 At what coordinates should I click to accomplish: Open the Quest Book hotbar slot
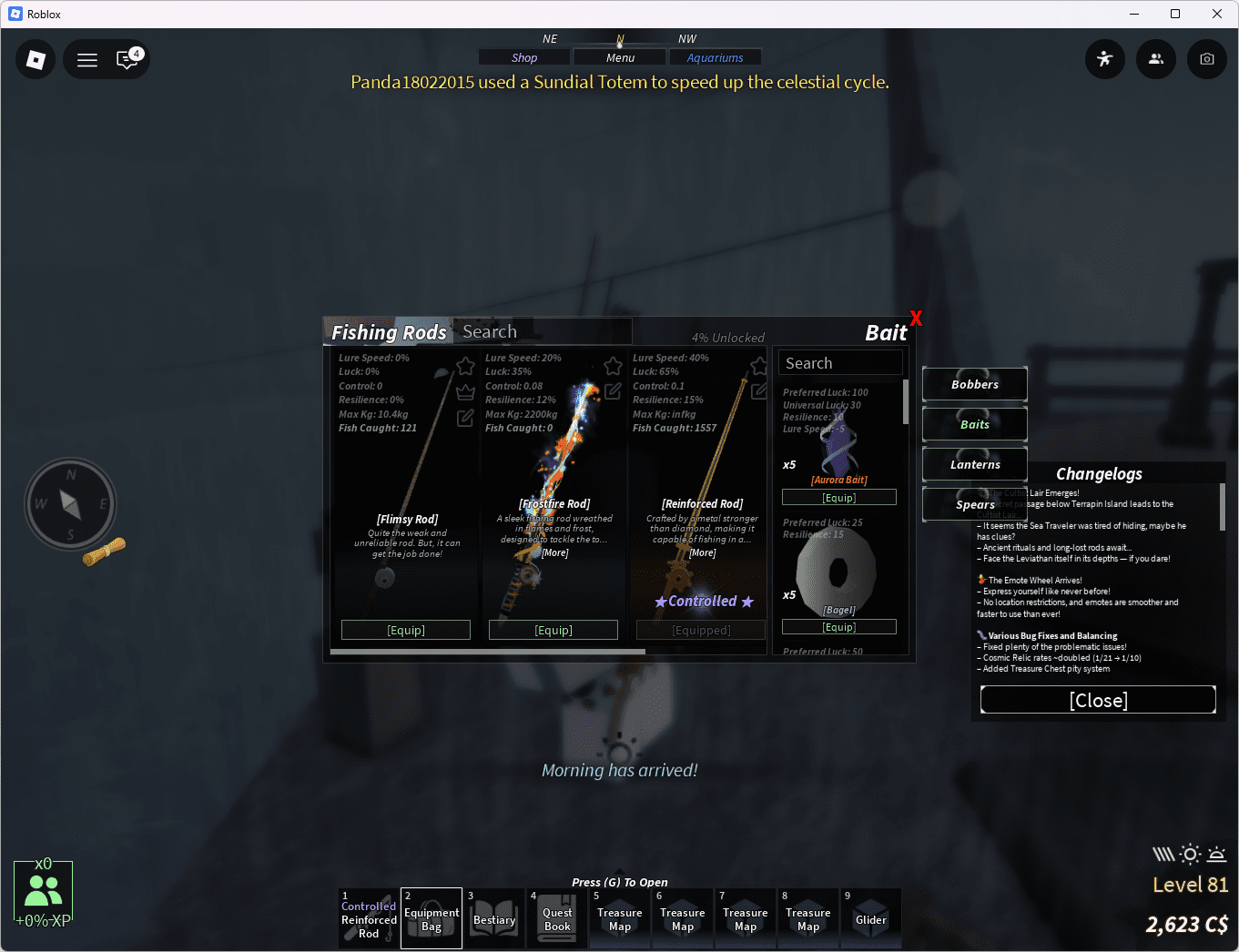click(556, 917)
